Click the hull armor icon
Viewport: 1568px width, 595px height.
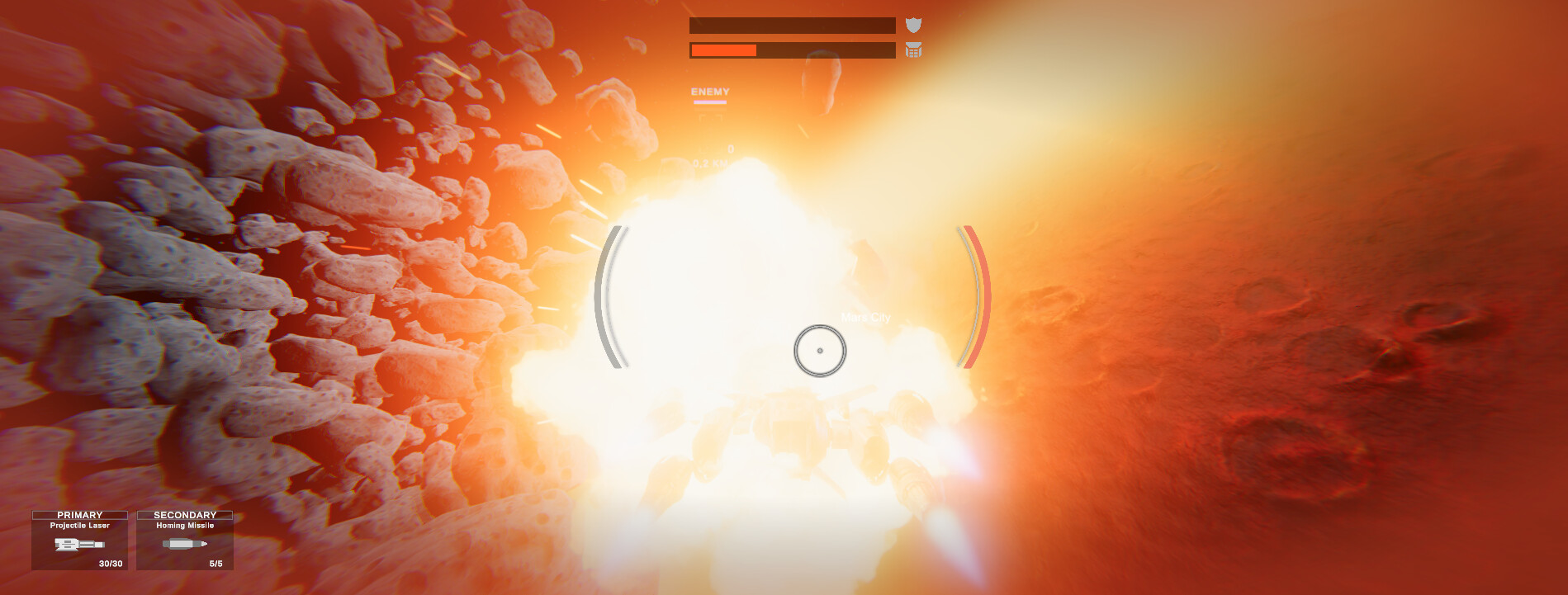click(912, 51)
